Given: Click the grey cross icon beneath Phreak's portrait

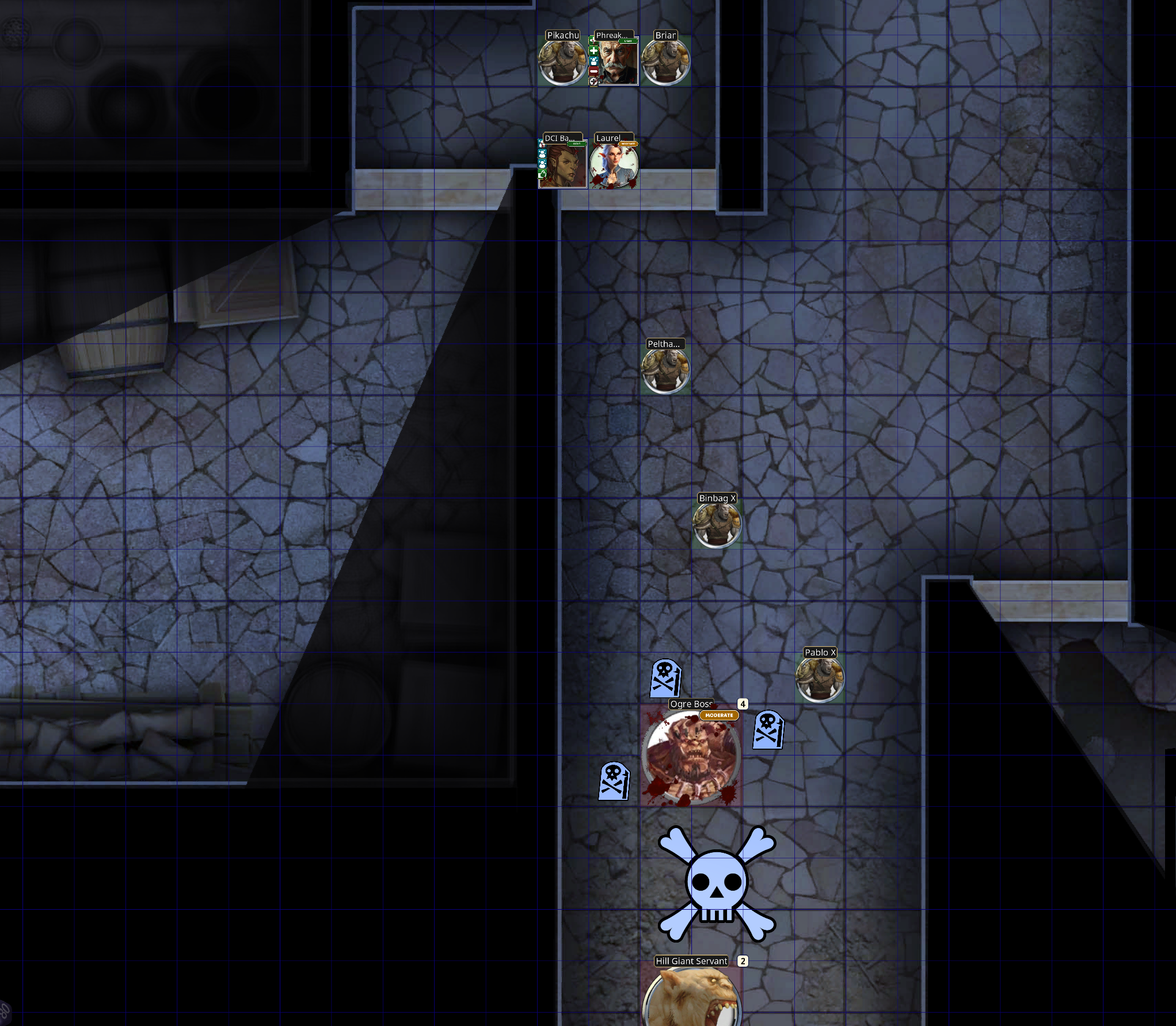Looking at the screenshot, I should pos(593,82).
